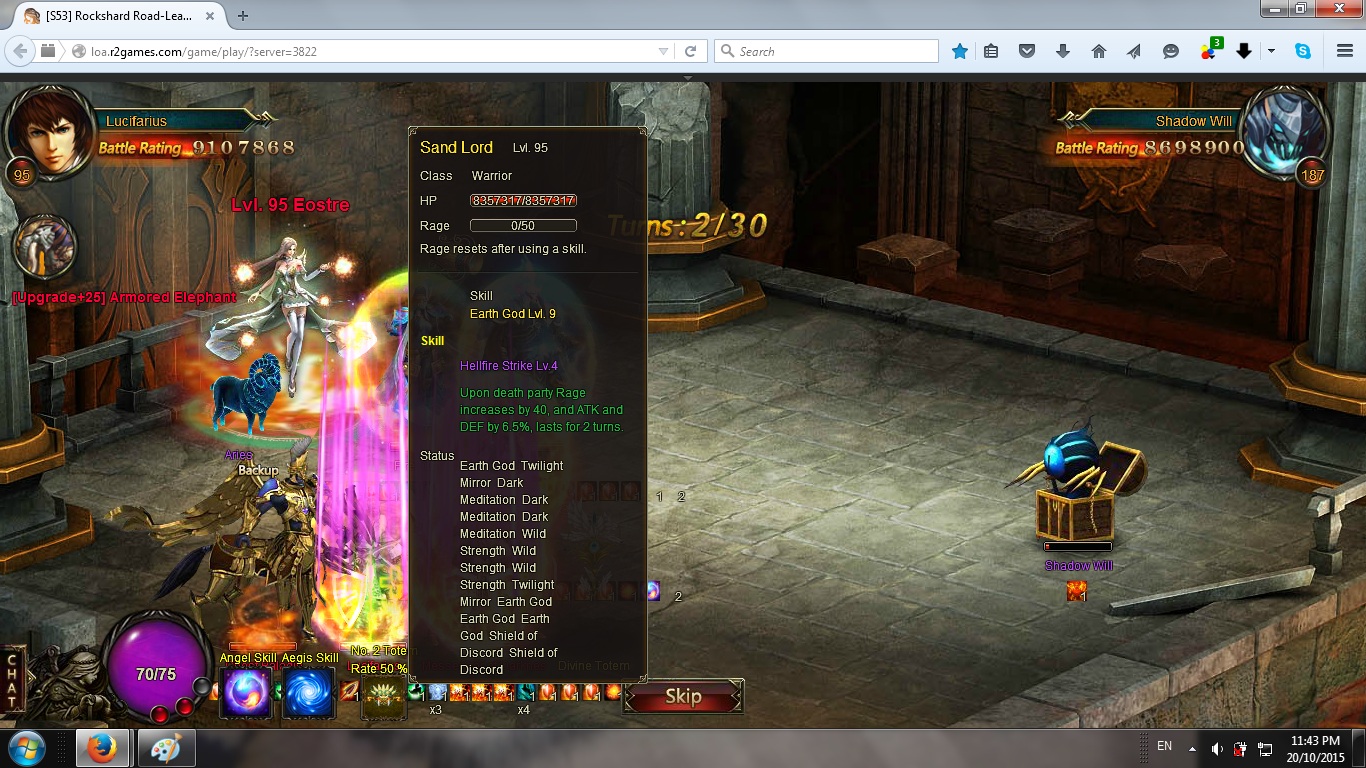Click the Shadow Will enemy portrait
Screen dimensions: 1366x768
pyautogui.click(x=1286, y=131)
